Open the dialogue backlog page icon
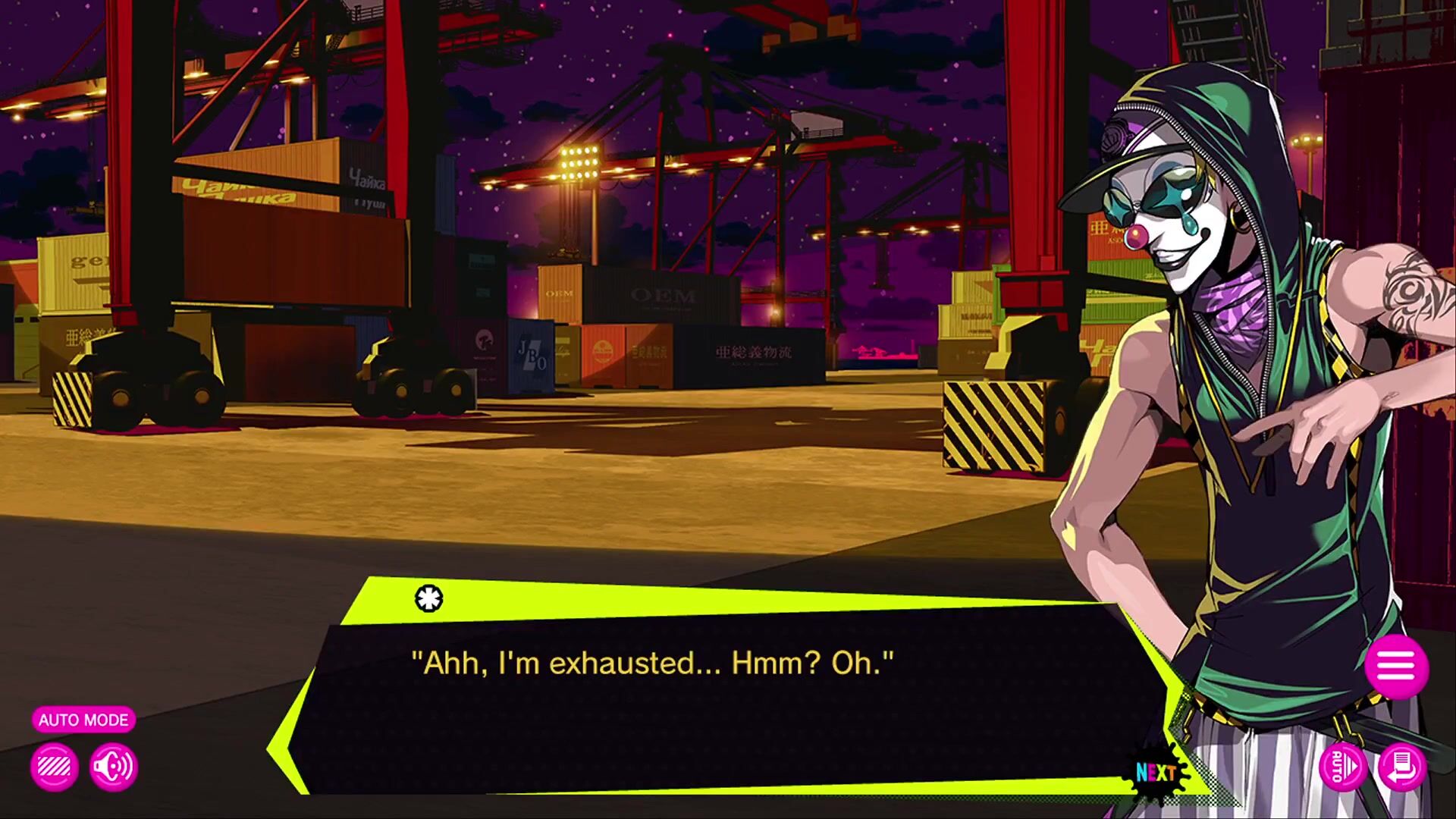The width and height of the screenshot is (1456, 819). click(x=1402, y=767)
